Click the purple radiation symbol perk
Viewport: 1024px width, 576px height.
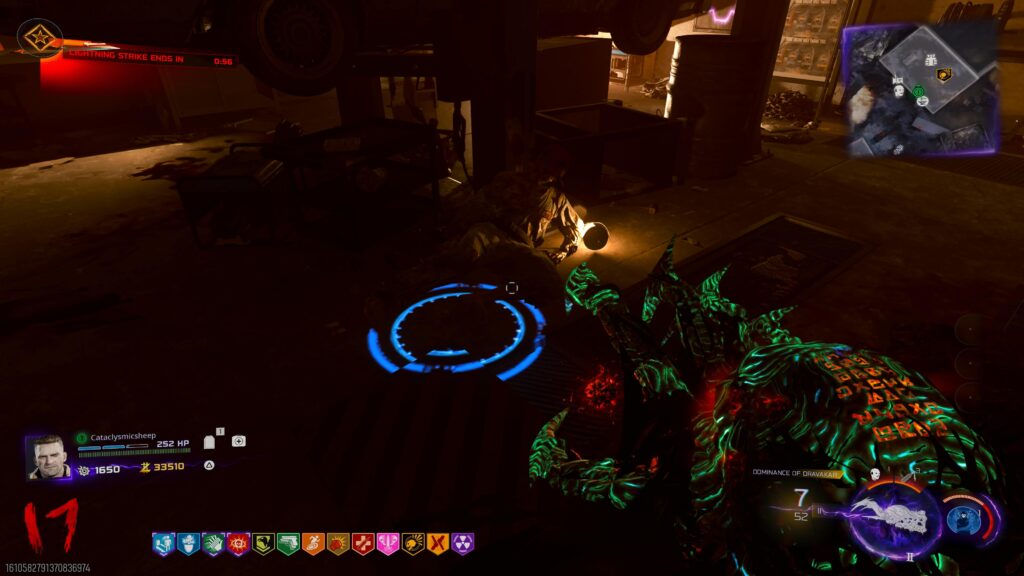click(x=462, y=544)
